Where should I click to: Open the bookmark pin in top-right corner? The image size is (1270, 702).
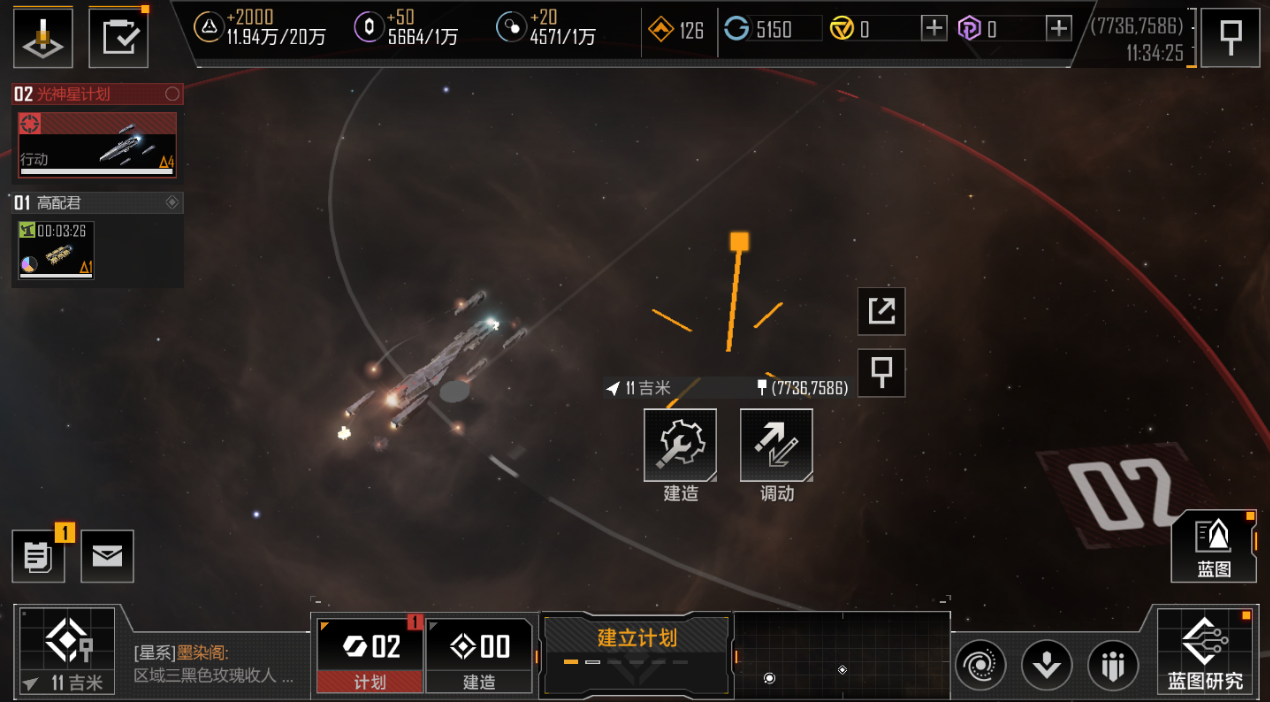click(1230, 38)
